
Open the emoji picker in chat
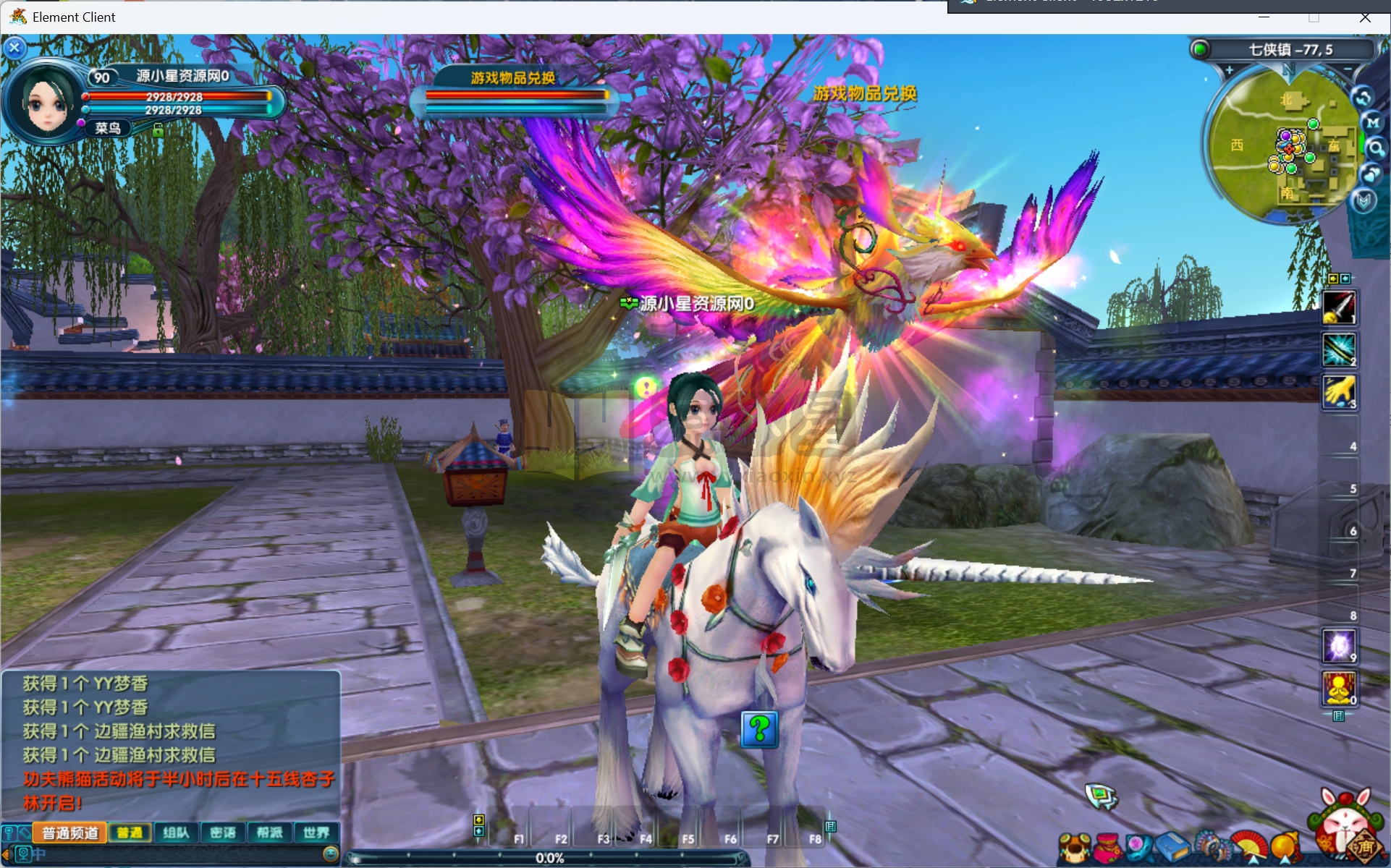point(330,854)
